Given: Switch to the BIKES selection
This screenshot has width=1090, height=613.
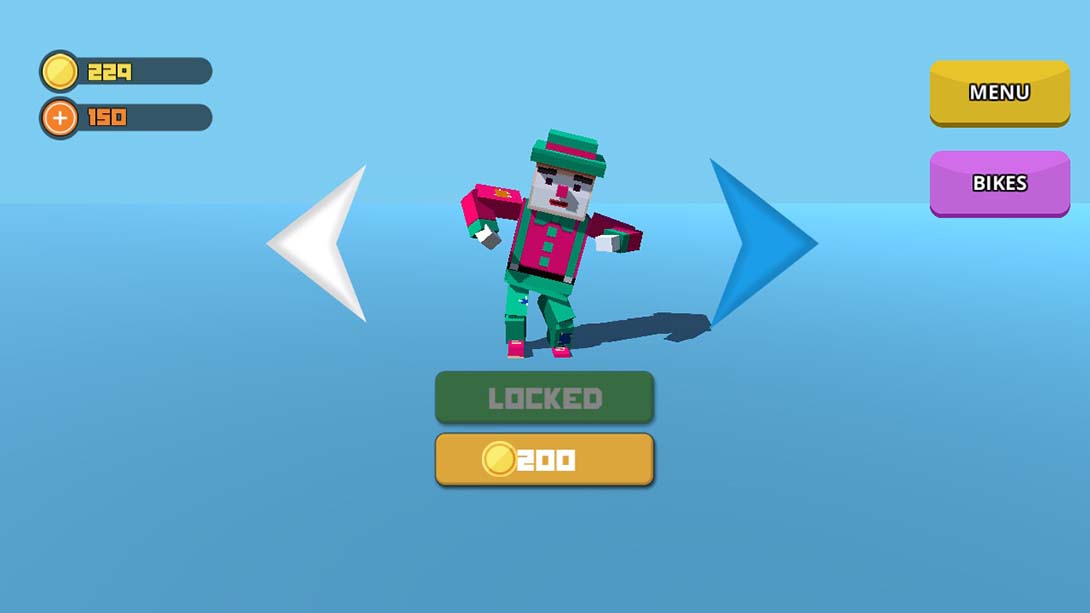Looking at the screenshot, I should tap(999, 183).
